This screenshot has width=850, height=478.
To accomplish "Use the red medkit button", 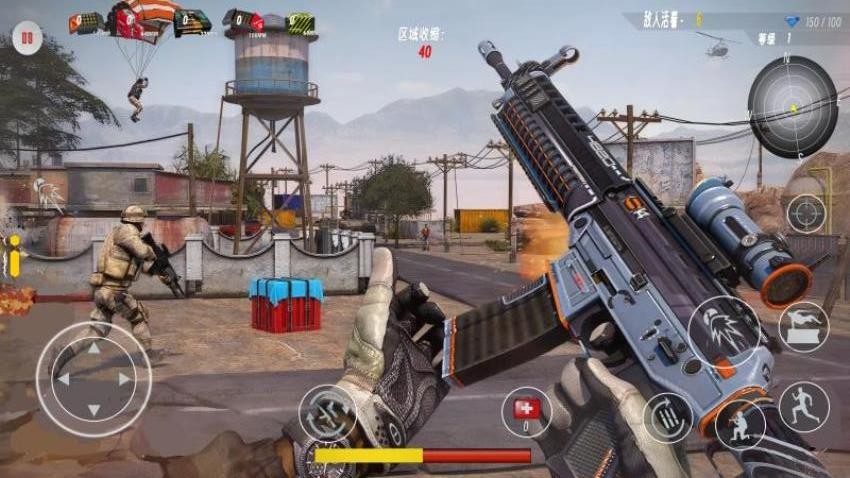I will (526, 410).
